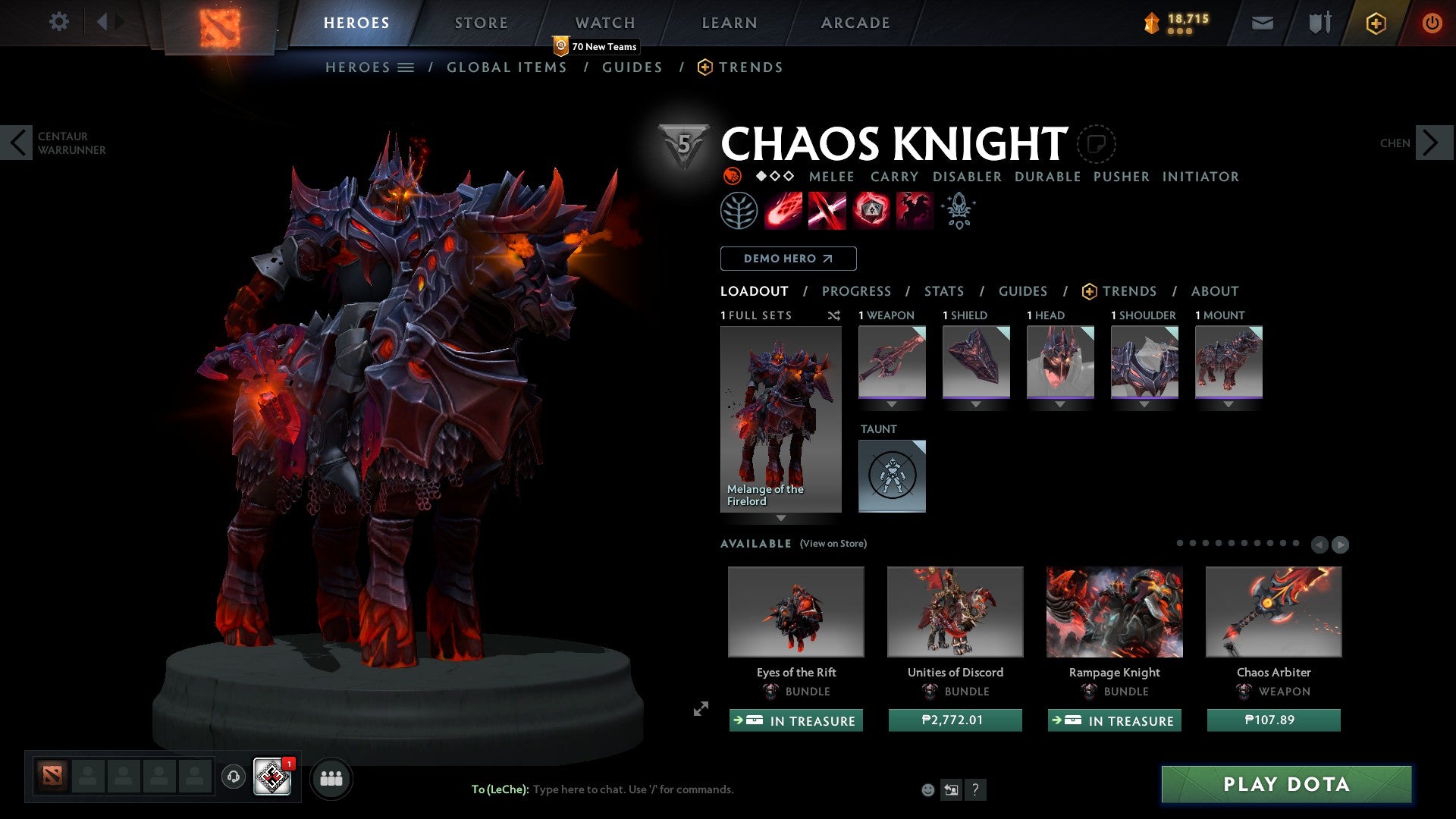Click the DEMO HERO button
The height and width of the screenshot is (819, 1456).
[788, 258]
